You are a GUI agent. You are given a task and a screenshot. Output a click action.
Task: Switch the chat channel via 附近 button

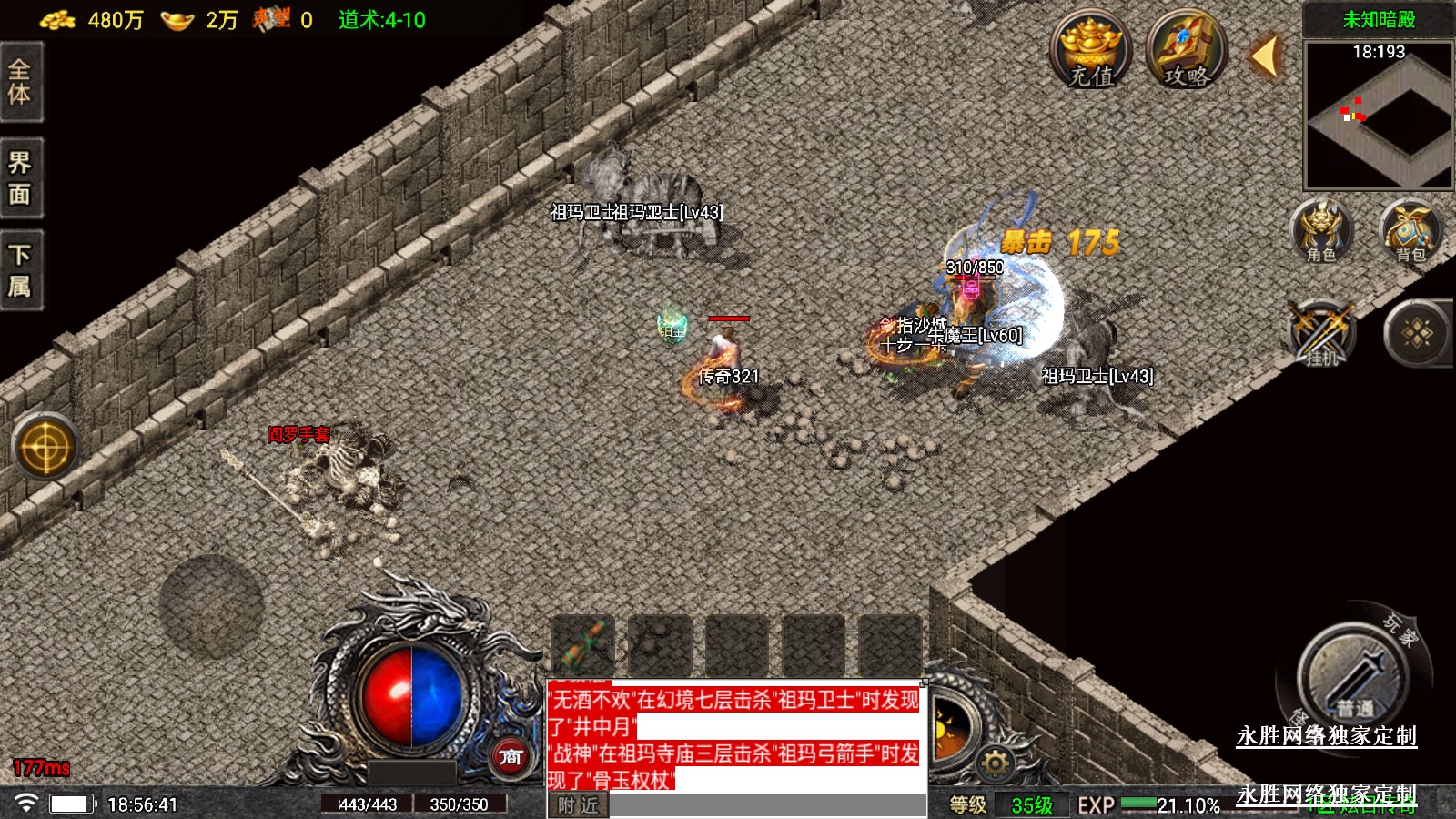pyautogui.click(x=578, y=805)
